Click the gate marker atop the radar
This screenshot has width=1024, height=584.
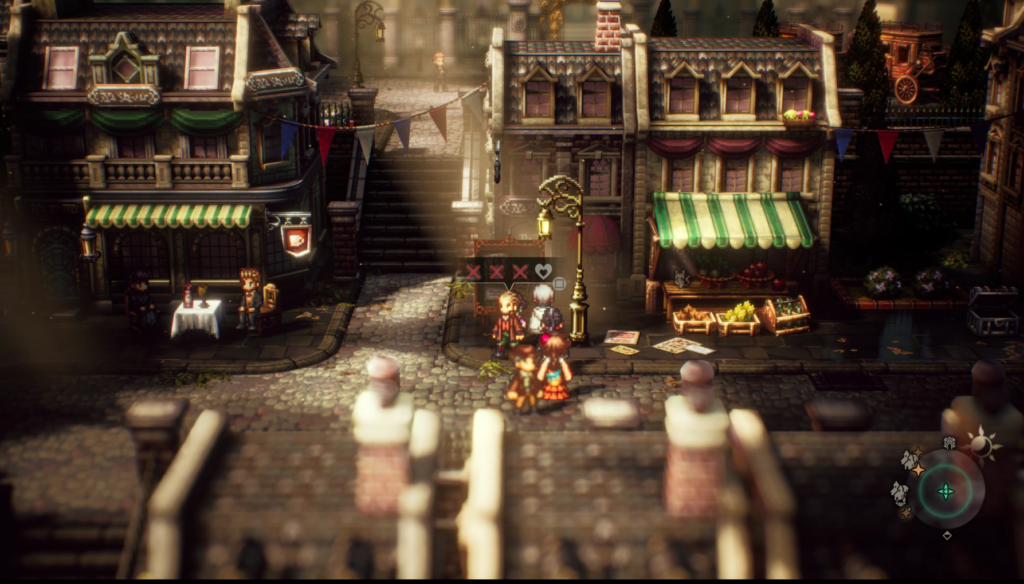click(949, 442)
